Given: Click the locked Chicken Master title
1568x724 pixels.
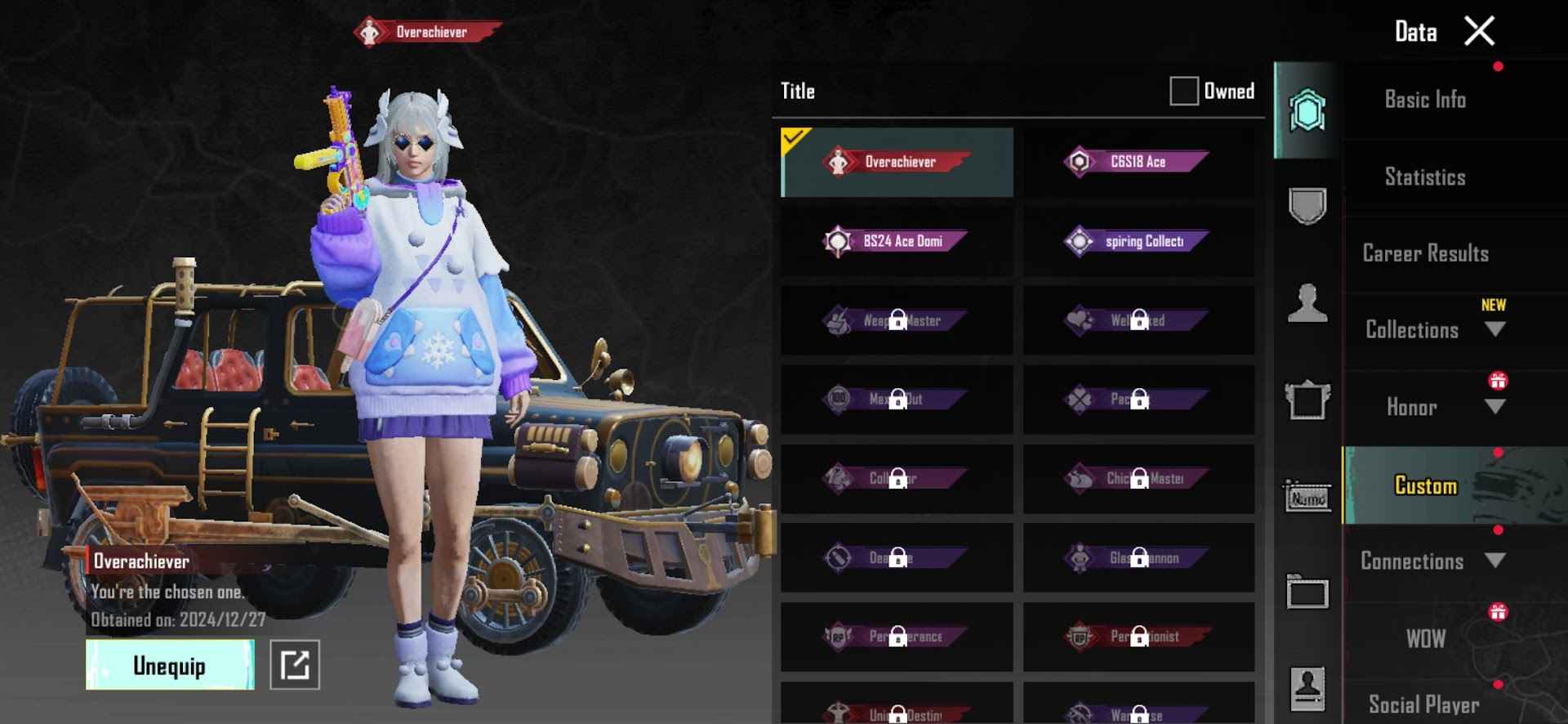Looking at the screenshot, I should (1138, 479).
